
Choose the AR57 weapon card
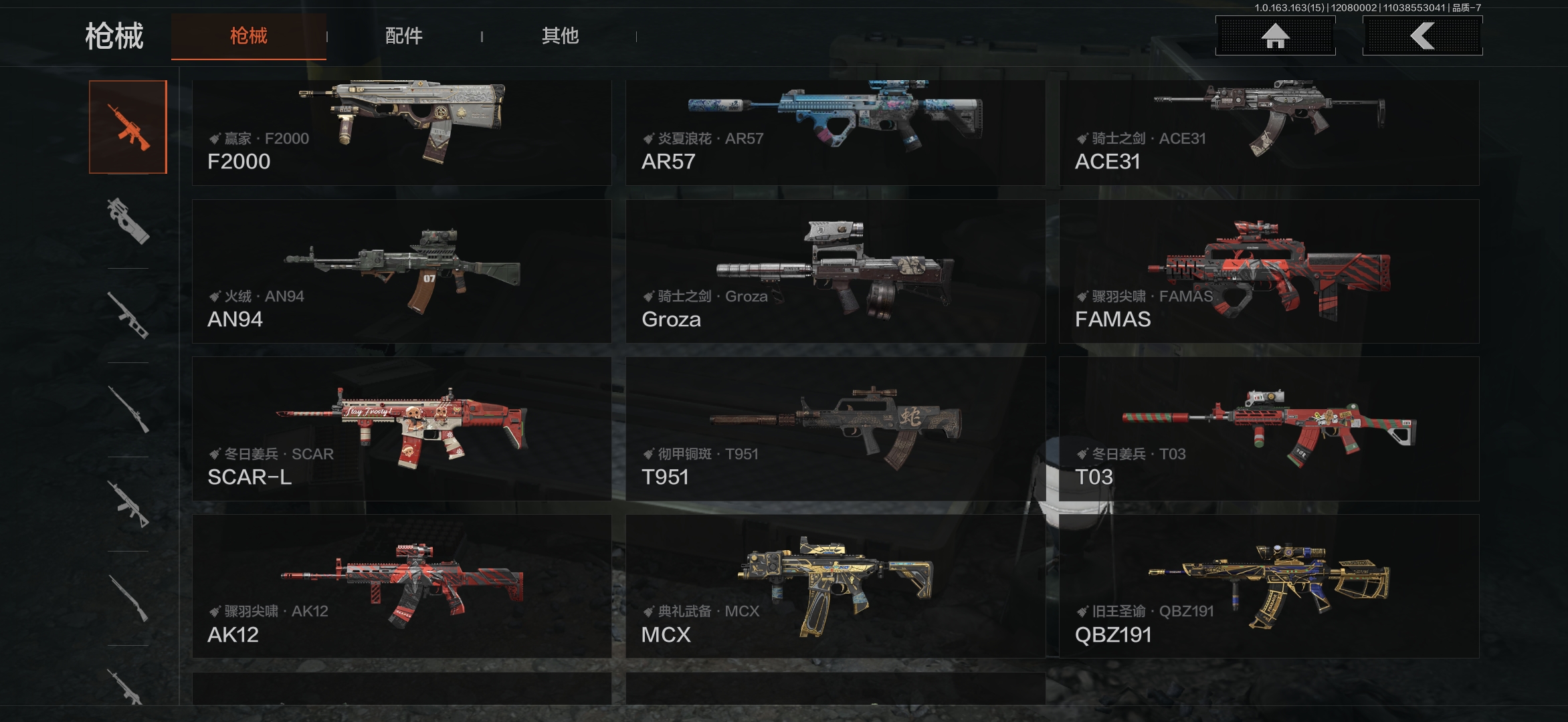835,132
